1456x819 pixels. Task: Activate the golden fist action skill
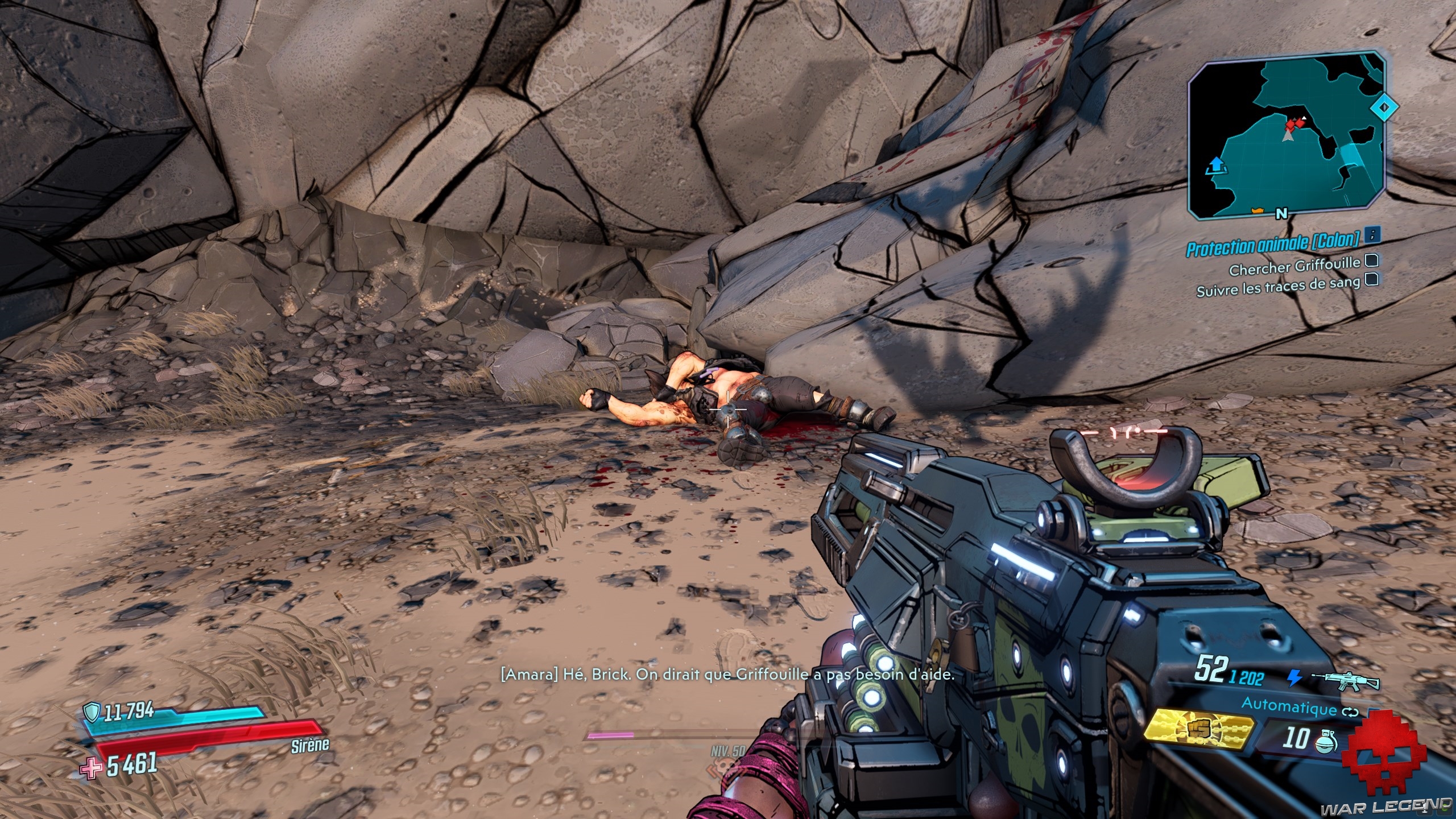(x=1198, y=733)
